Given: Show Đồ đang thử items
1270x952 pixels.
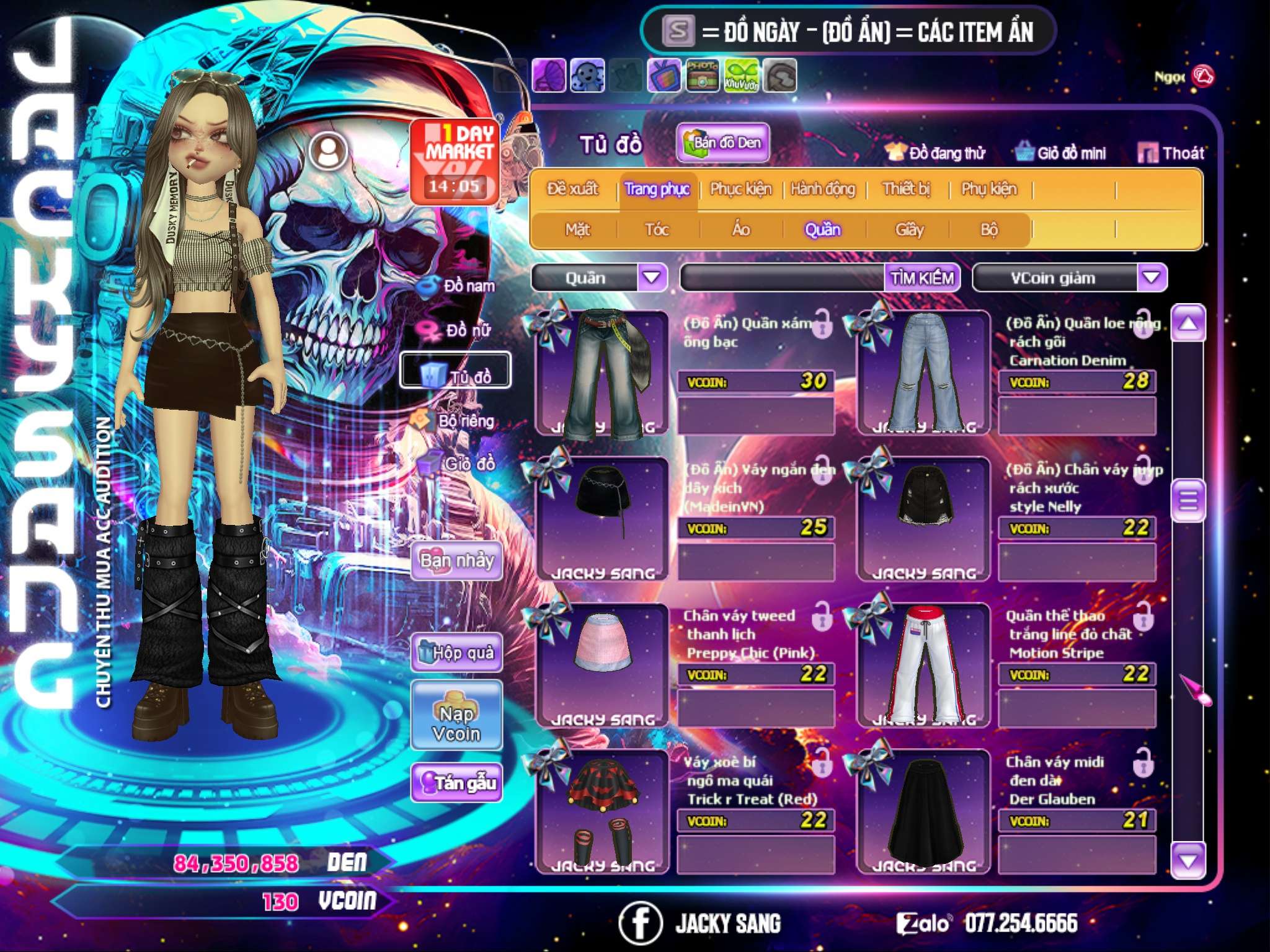Looking at the screenshot, I should (936, 153).
